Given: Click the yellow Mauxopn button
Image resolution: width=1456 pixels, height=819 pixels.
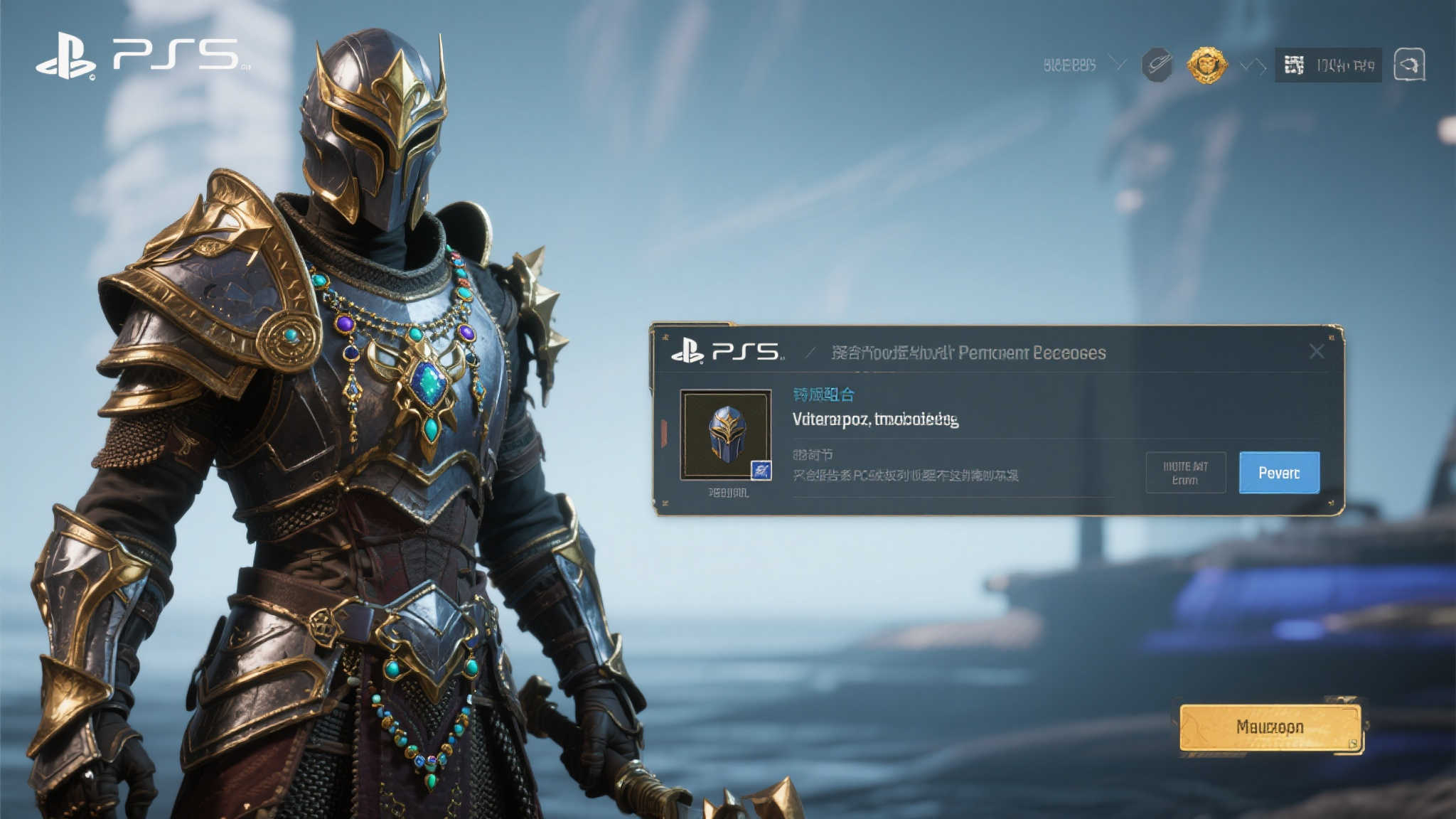Looking at the screenshot, I should pyautogui.click(x=1270, y=727).
